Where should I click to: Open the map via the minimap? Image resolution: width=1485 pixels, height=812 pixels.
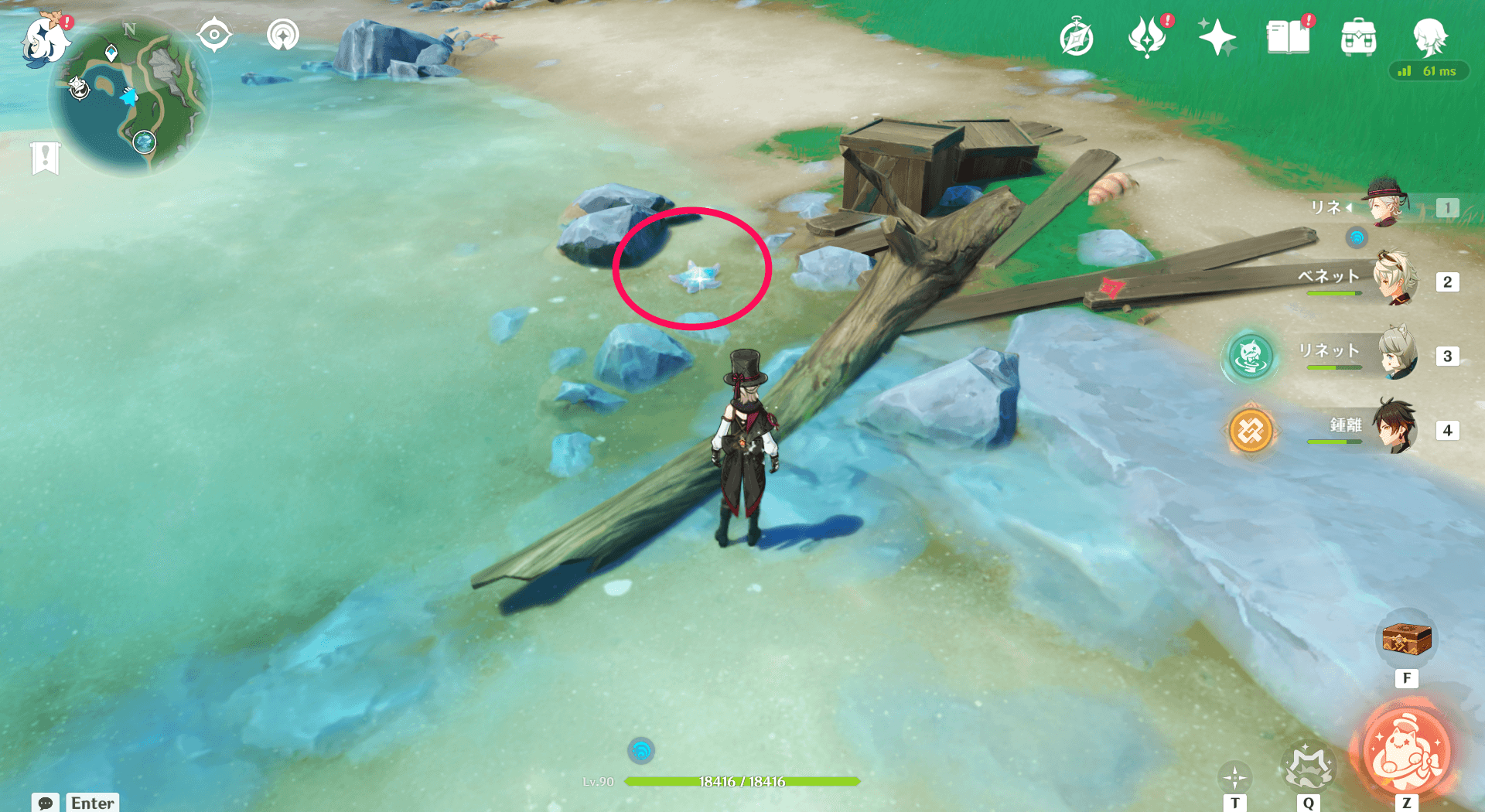[x=128, y=97]
